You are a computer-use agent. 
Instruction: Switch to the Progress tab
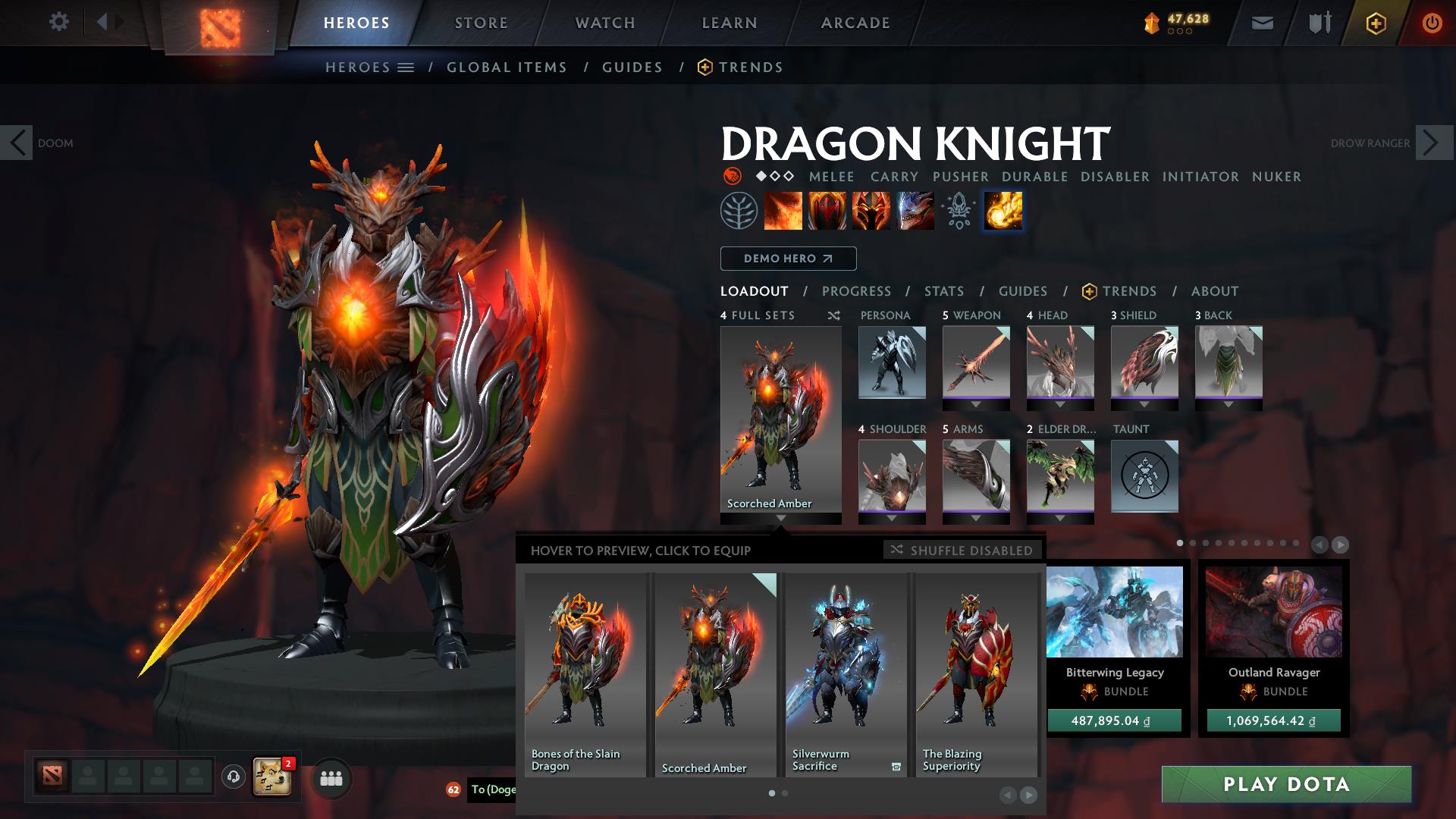click(x=857, y=291)
